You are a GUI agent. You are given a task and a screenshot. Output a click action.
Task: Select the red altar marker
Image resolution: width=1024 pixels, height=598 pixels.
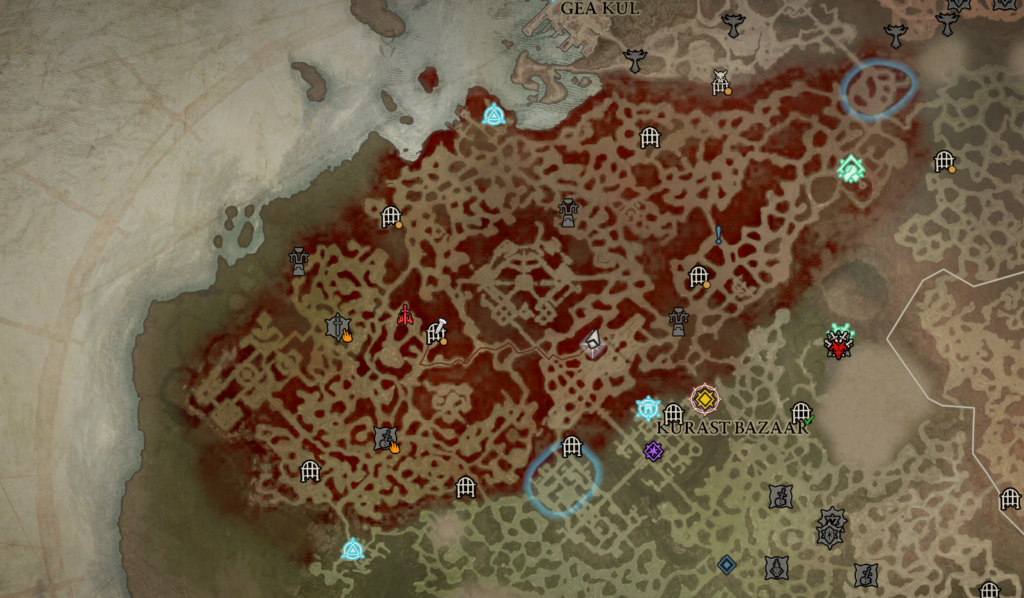[x=405, y=315]
